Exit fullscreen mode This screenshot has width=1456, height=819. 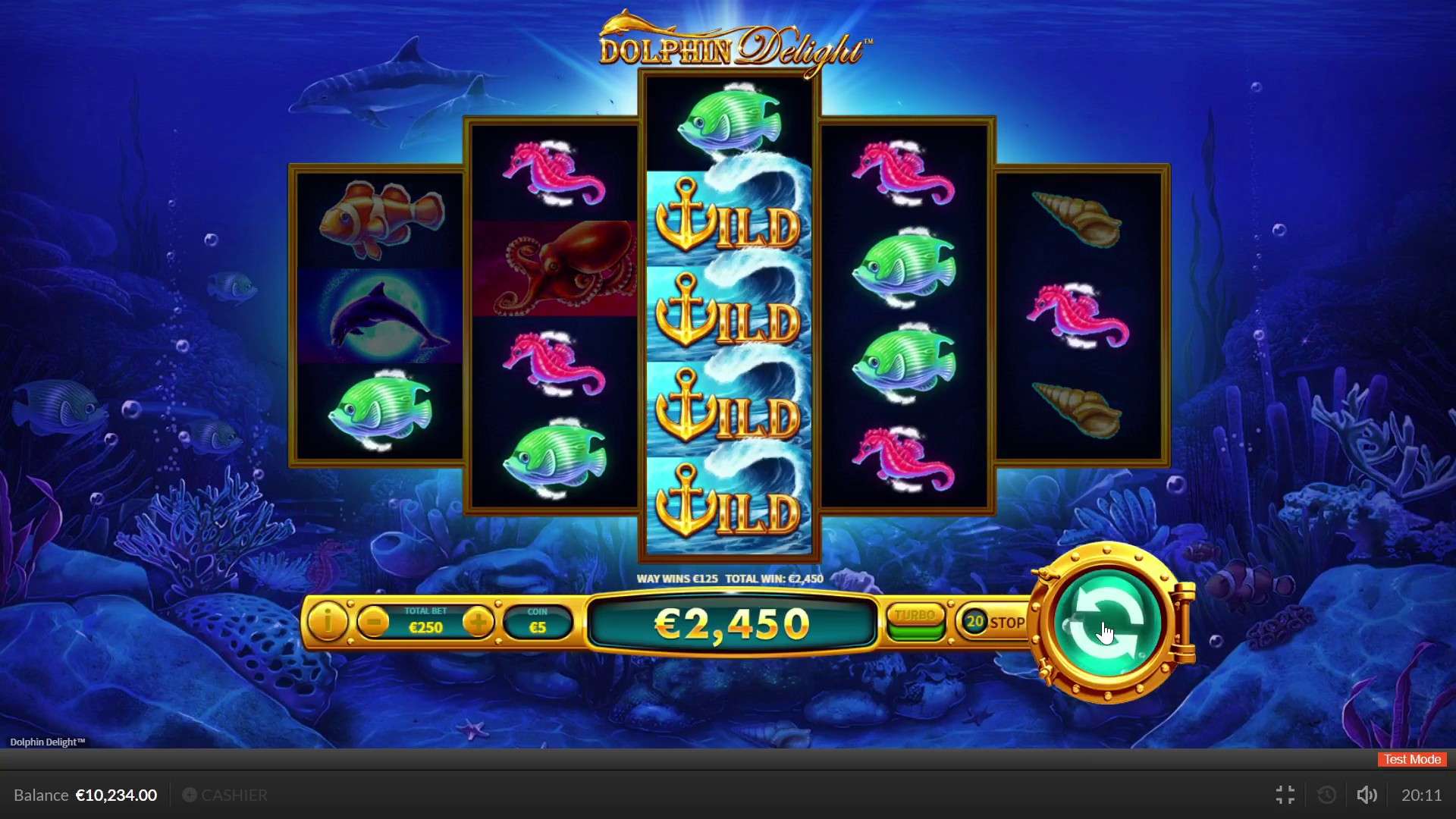coord(1285,795)
